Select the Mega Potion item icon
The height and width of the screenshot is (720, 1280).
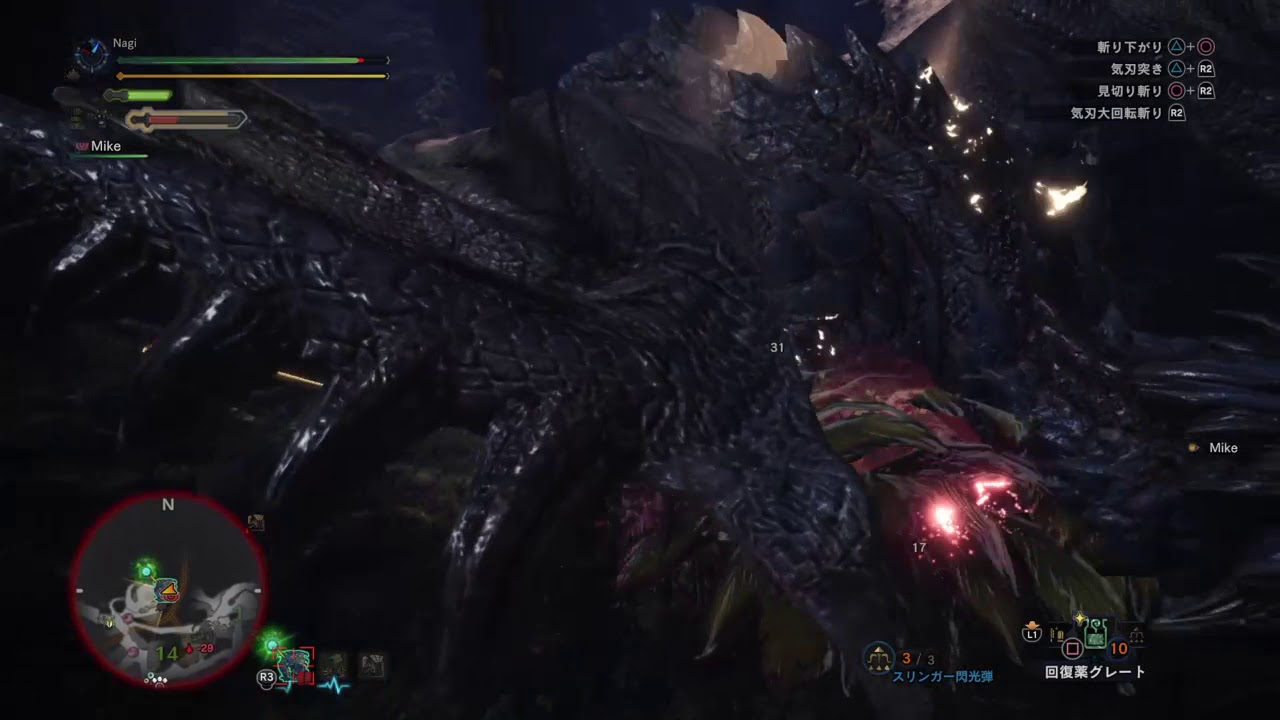(1096, 633)
